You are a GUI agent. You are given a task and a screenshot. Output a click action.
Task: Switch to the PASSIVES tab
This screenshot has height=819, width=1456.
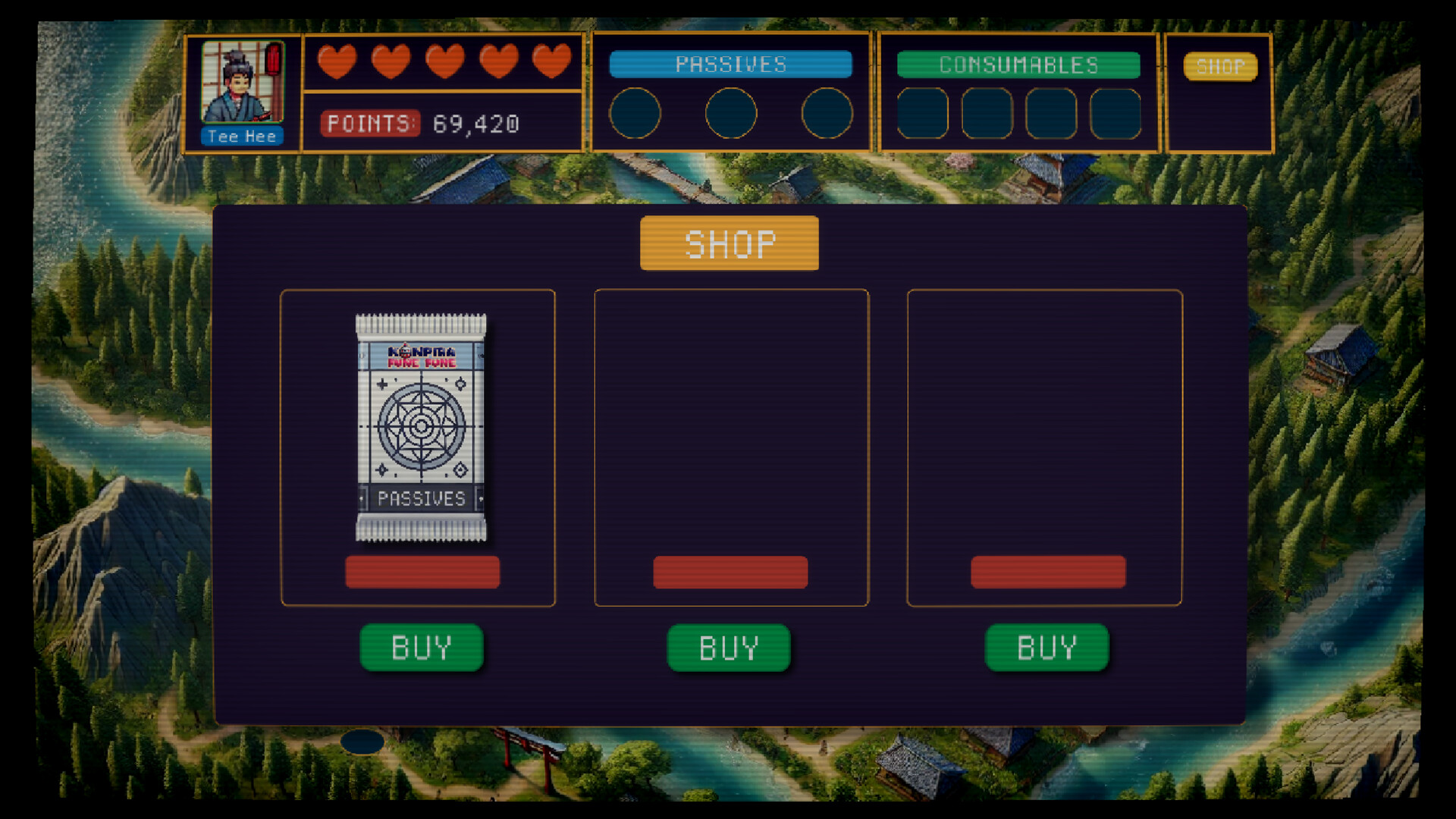[730, 64]
